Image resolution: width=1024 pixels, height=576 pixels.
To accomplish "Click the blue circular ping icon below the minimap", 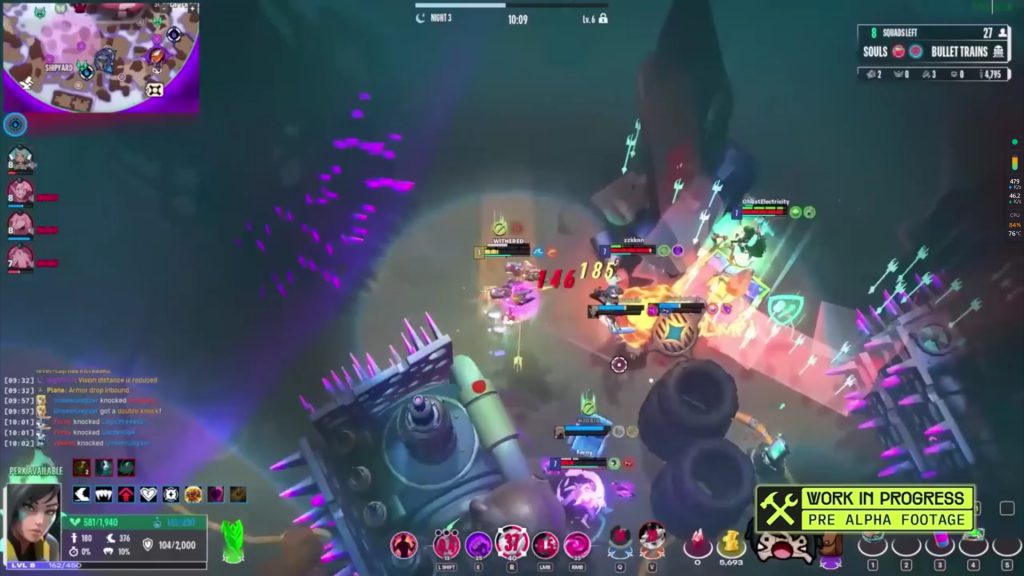I will [x=15, y=124].
